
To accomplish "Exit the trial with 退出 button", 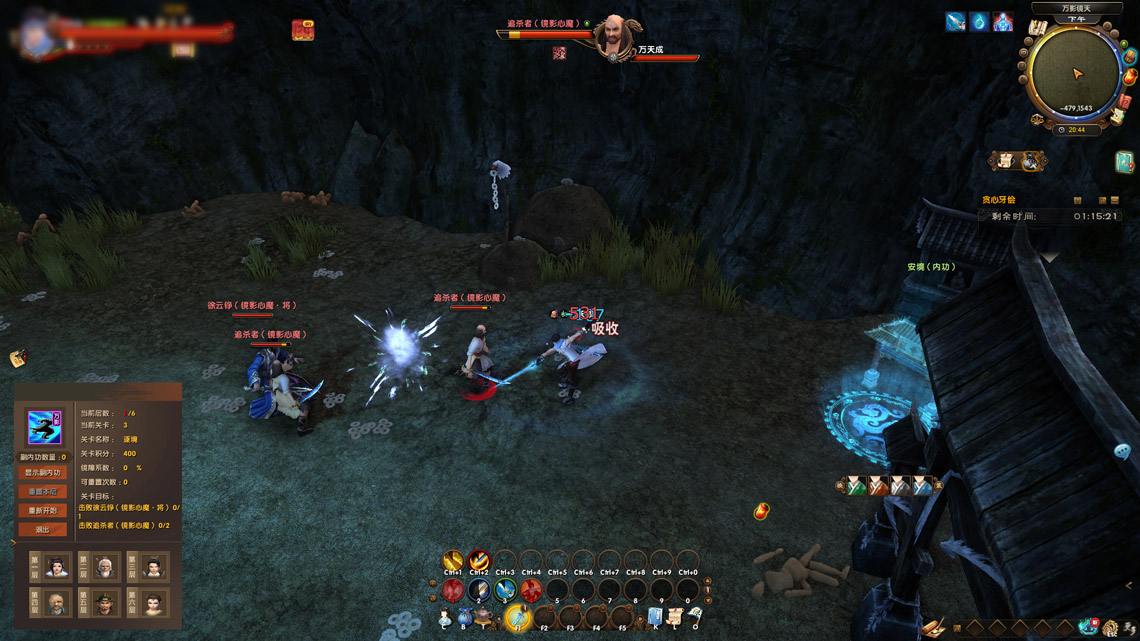I will click(43, 529).
